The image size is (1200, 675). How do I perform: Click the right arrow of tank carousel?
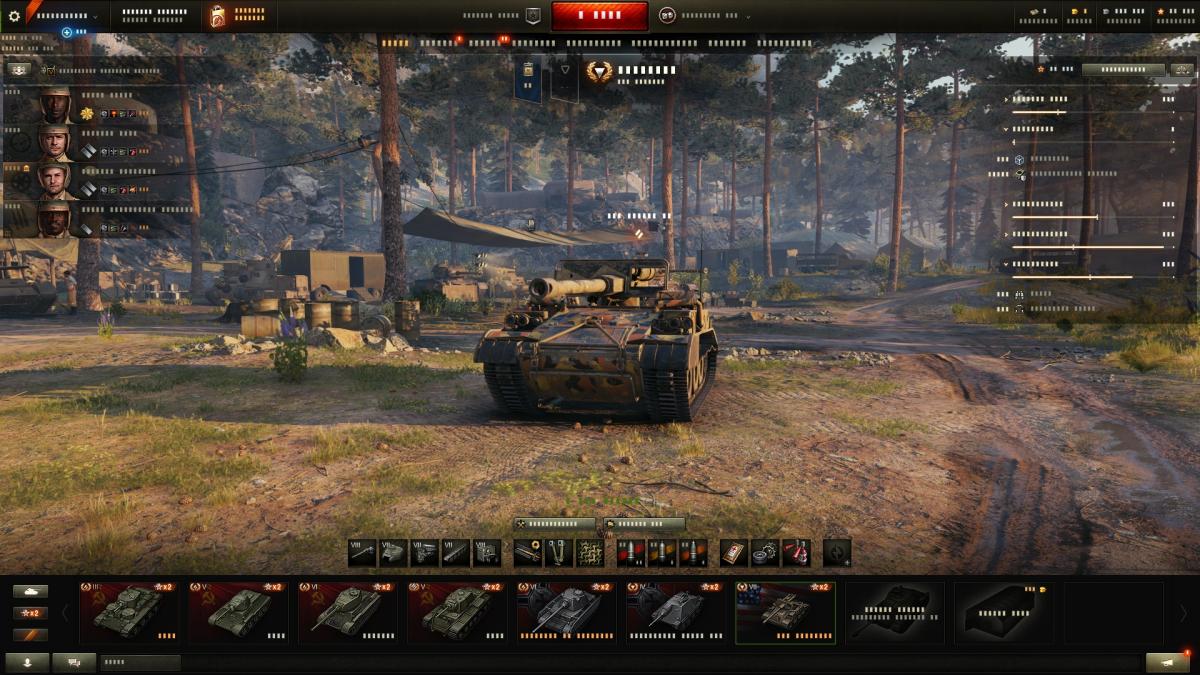pyautogui.click(x=1183, y=612)
